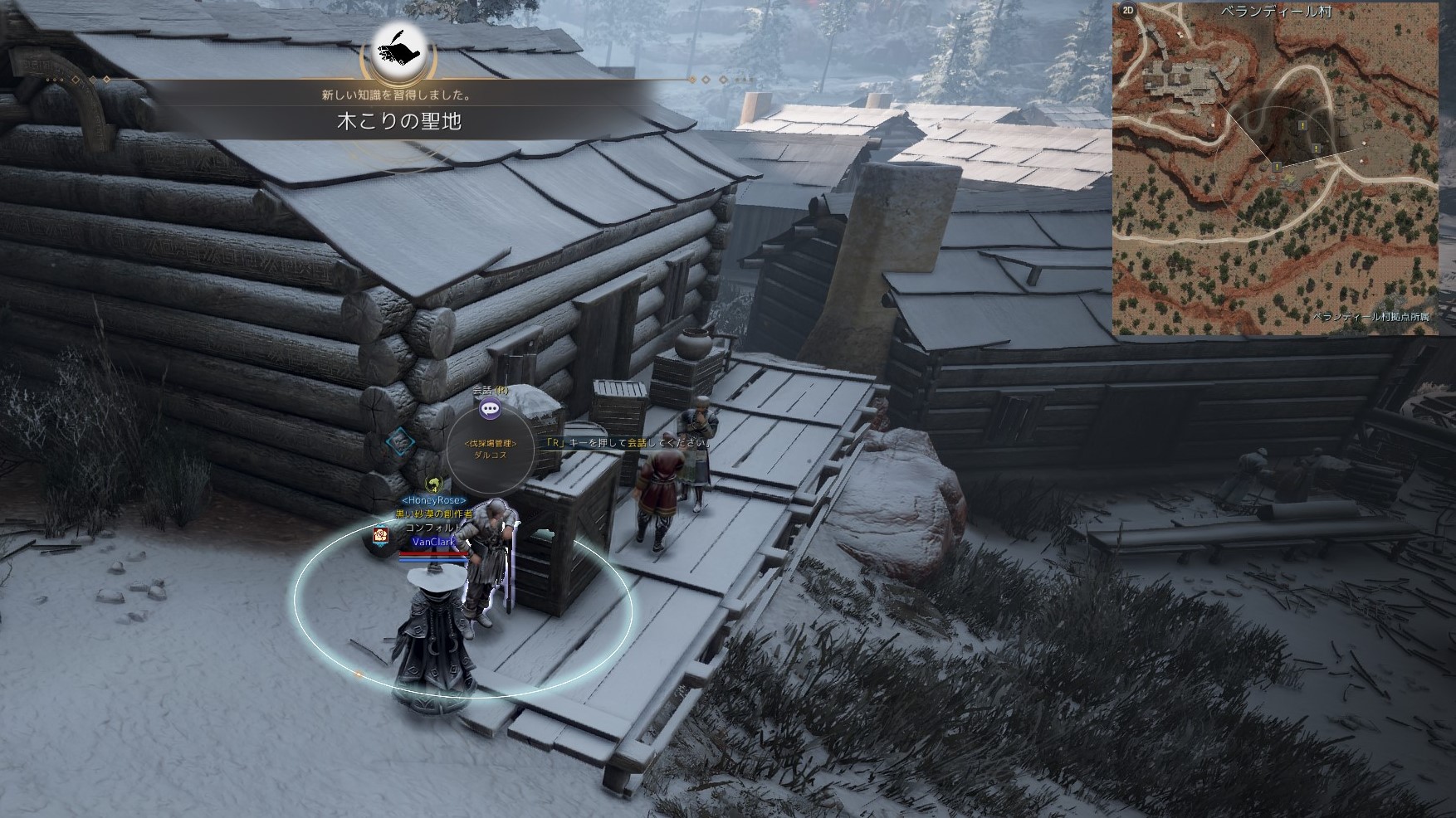
Task: Click the speech bubble talk icon
Action: click(x=491, y=407)
